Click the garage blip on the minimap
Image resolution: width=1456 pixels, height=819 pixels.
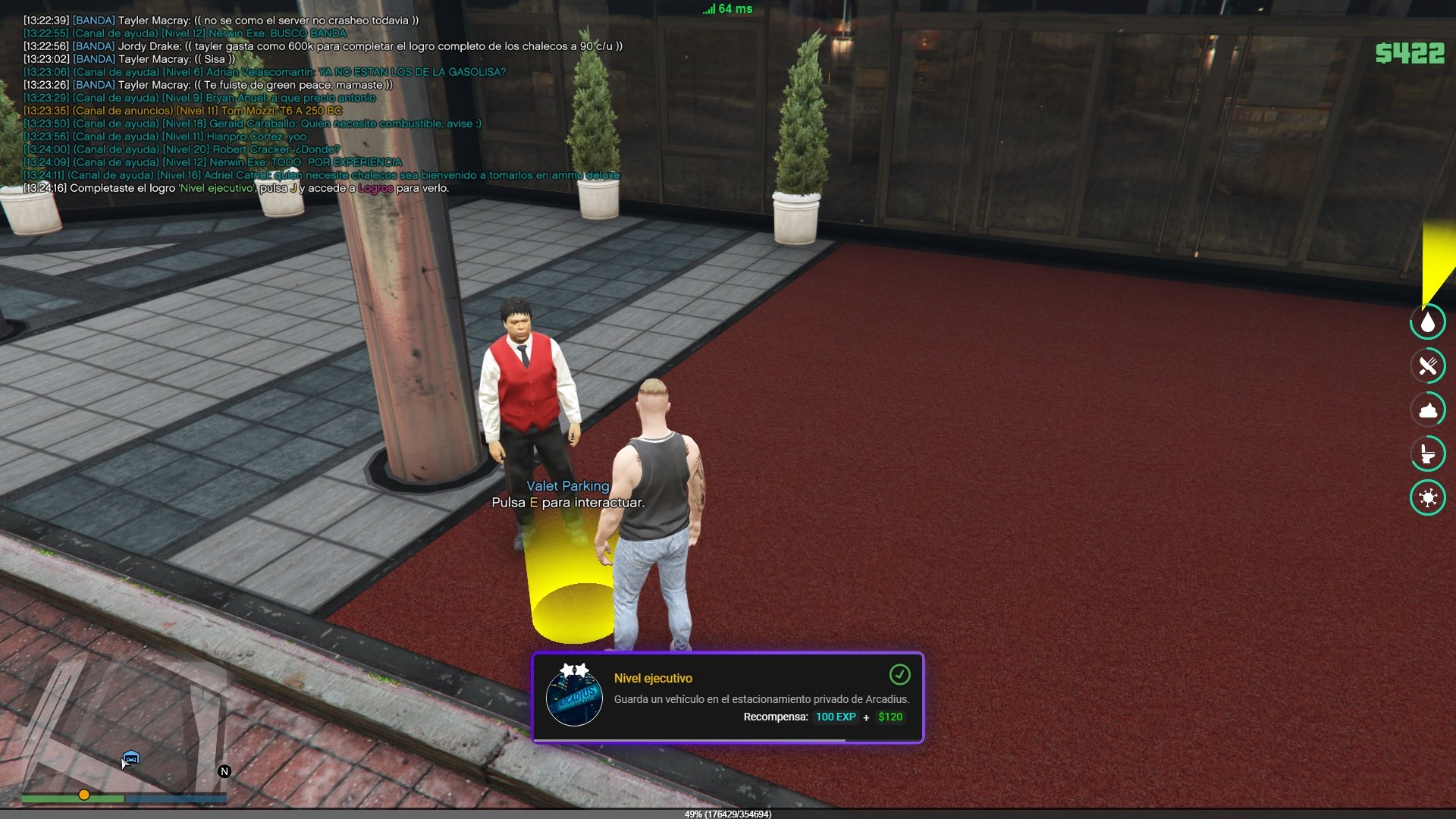coord(131,757)
